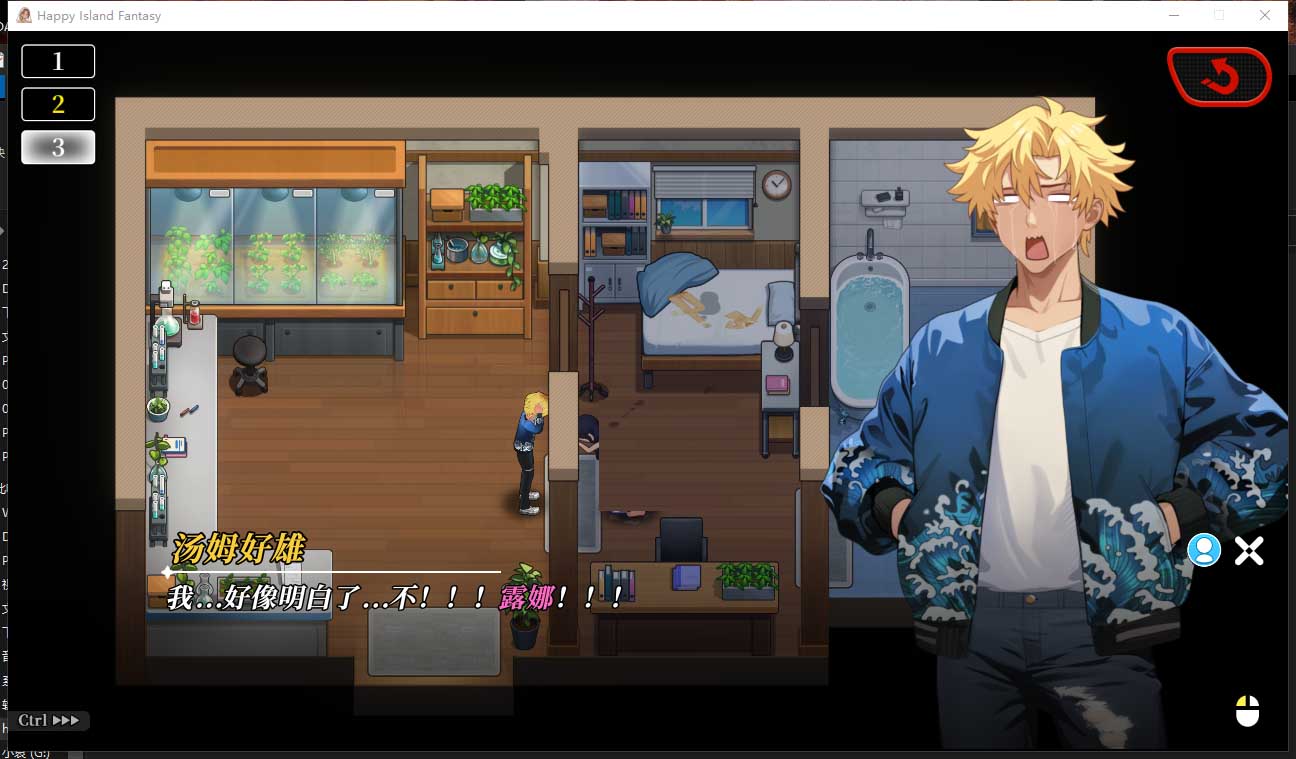
Task: Click the small arrow beside the dialogue box
Action: pyautogui.click(x=165, y=571)
